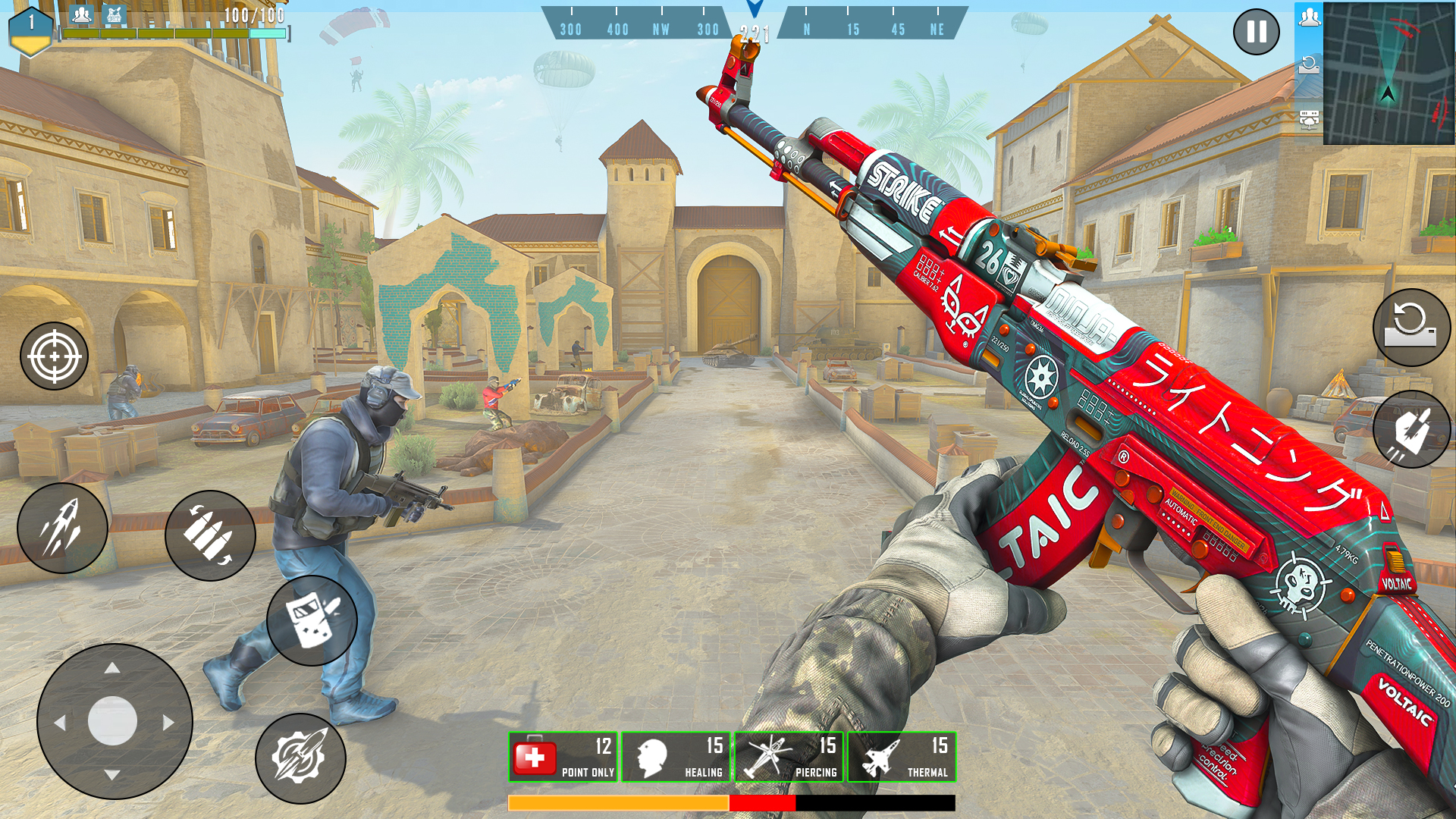
Task: Open the minimap
Action: (1388, 73)
